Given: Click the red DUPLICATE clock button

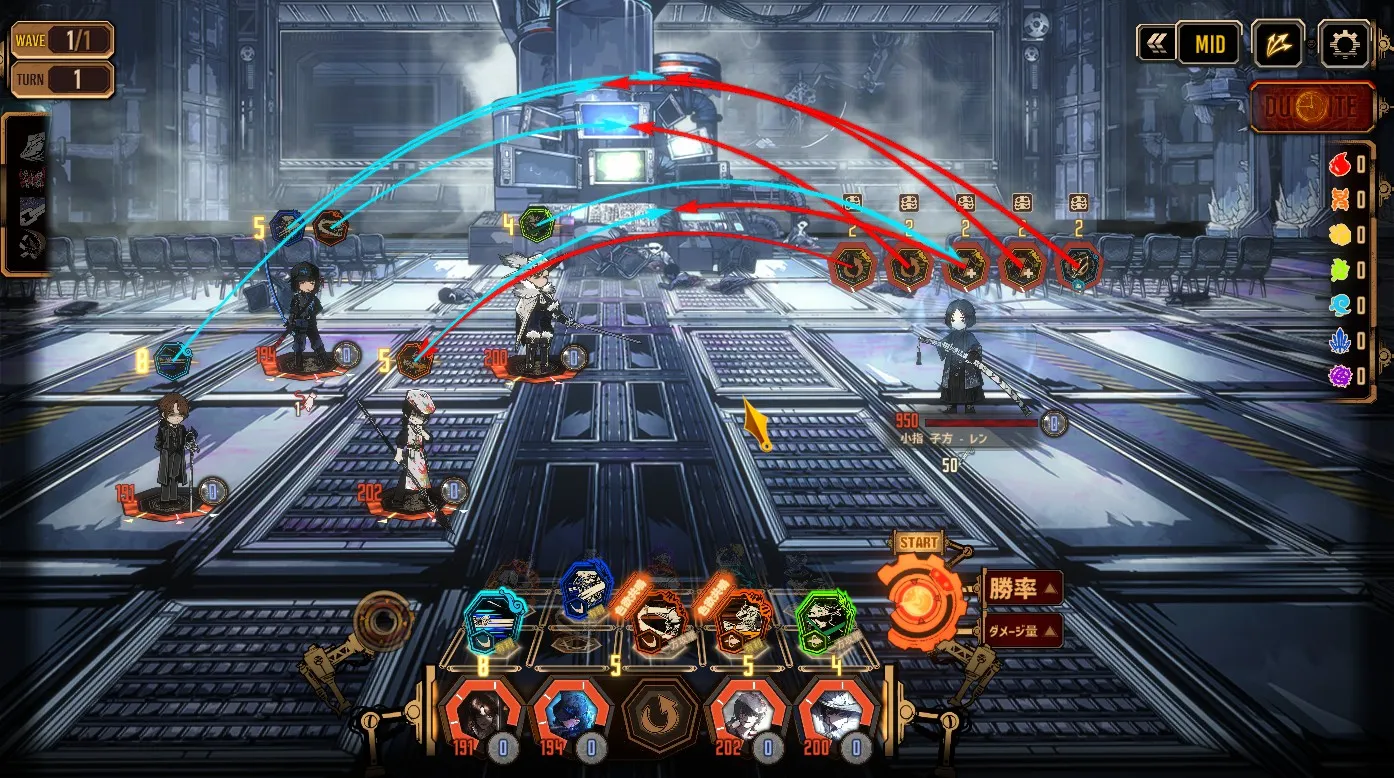Looking at the screenshot, I should tap(1312, 106).
